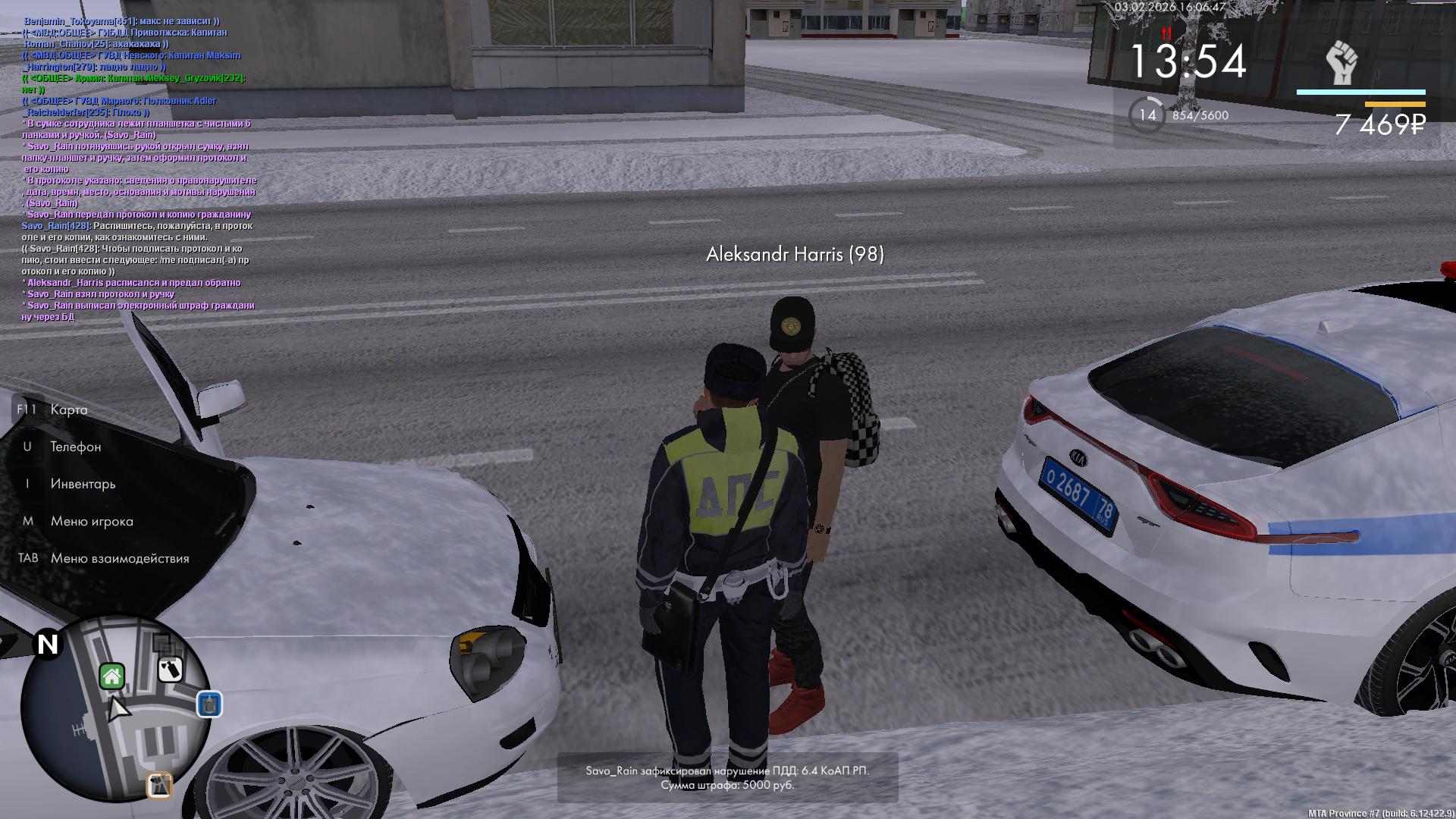Screen dimensions: 1456x819
Task: Click the N compass badge on the minimap
Action: 48,645
